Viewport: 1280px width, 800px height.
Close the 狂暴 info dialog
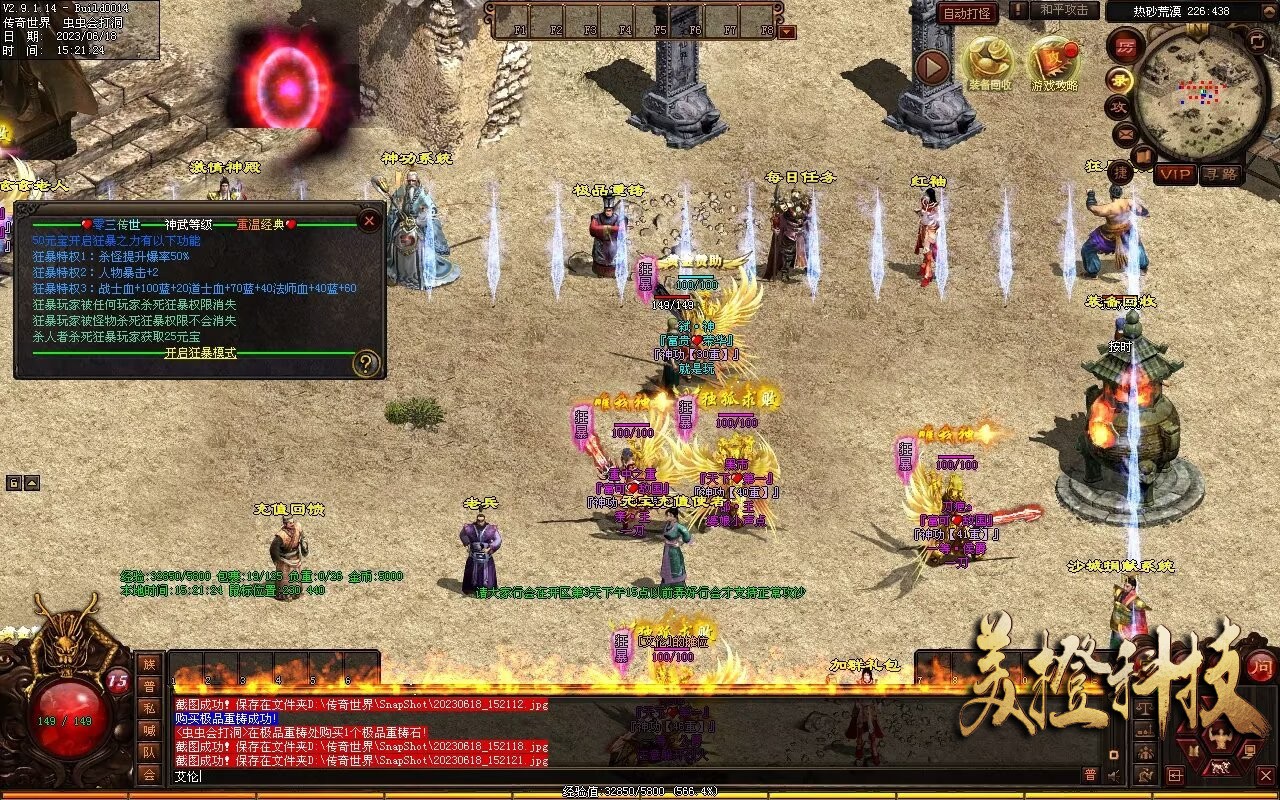(x=369, y=220)
